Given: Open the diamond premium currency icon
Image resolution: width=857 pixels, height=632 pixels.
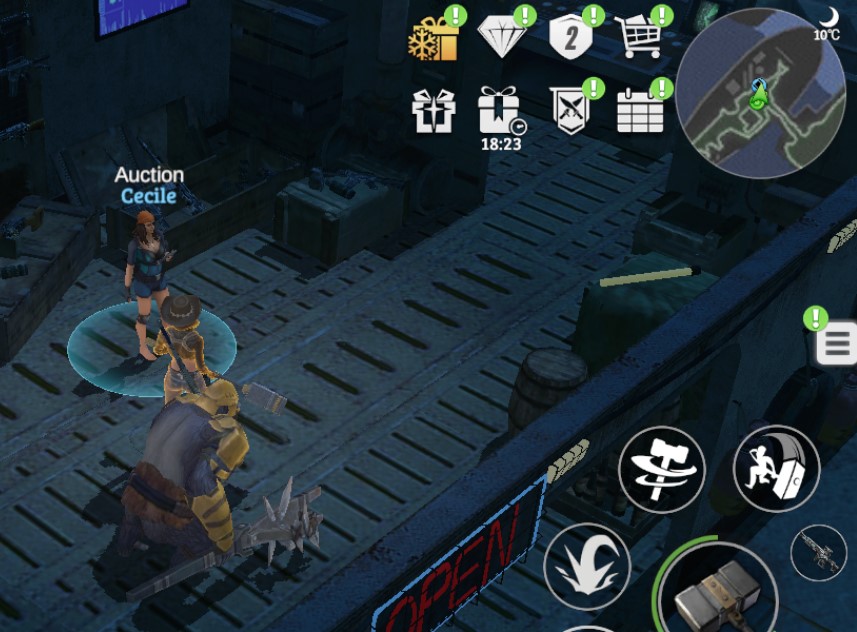Looking at the screenshot, I should pyautogui.click(x=502, y=38).
